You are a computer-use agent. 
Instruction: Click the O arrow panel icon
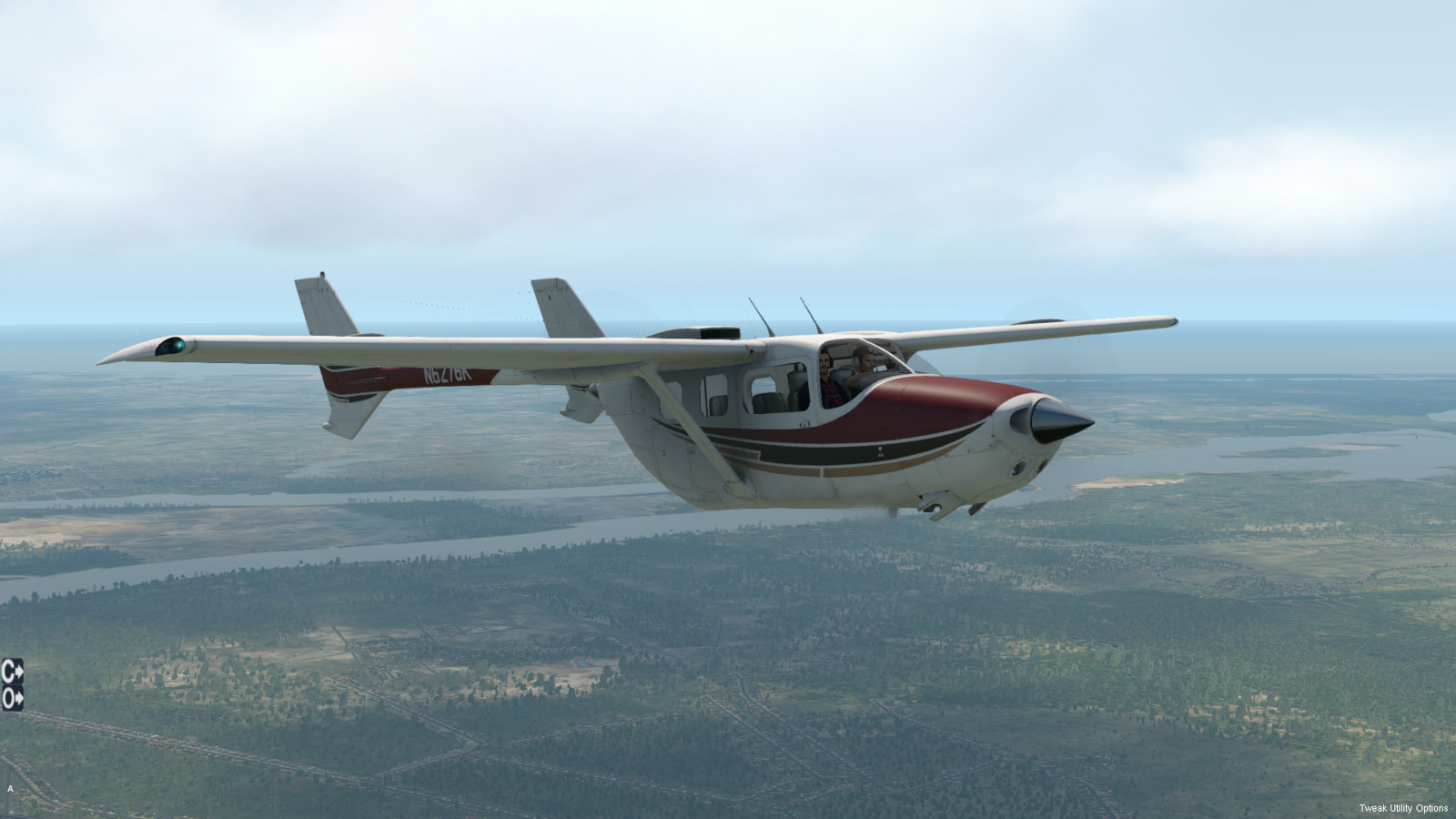pyautogui.click(x=12, y=698)
